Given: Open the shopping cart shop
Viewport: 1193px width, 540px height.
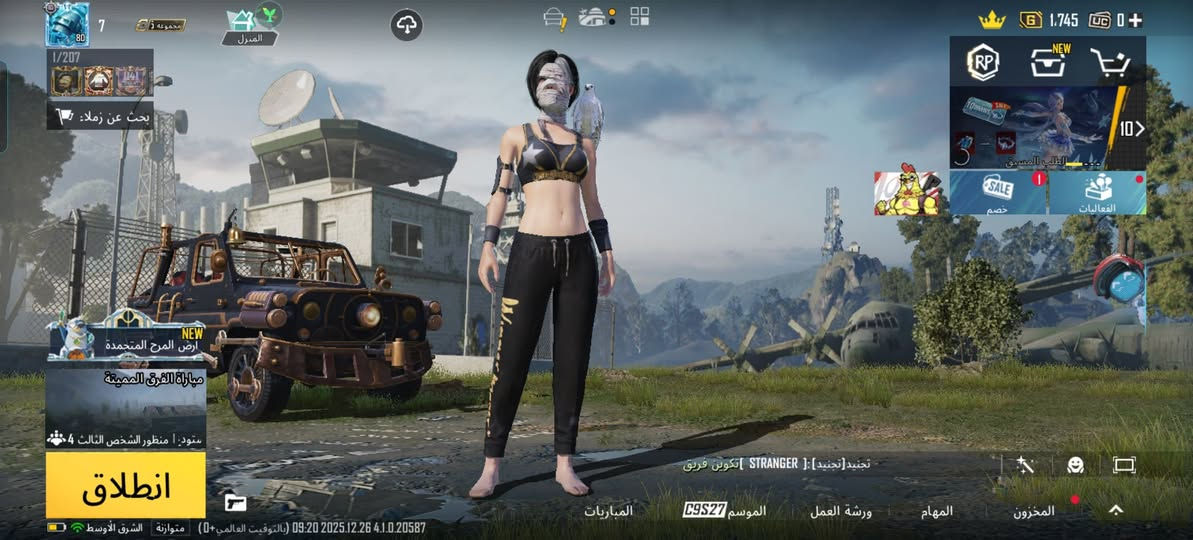Looking at the screenshot, I should [1110, 63].
